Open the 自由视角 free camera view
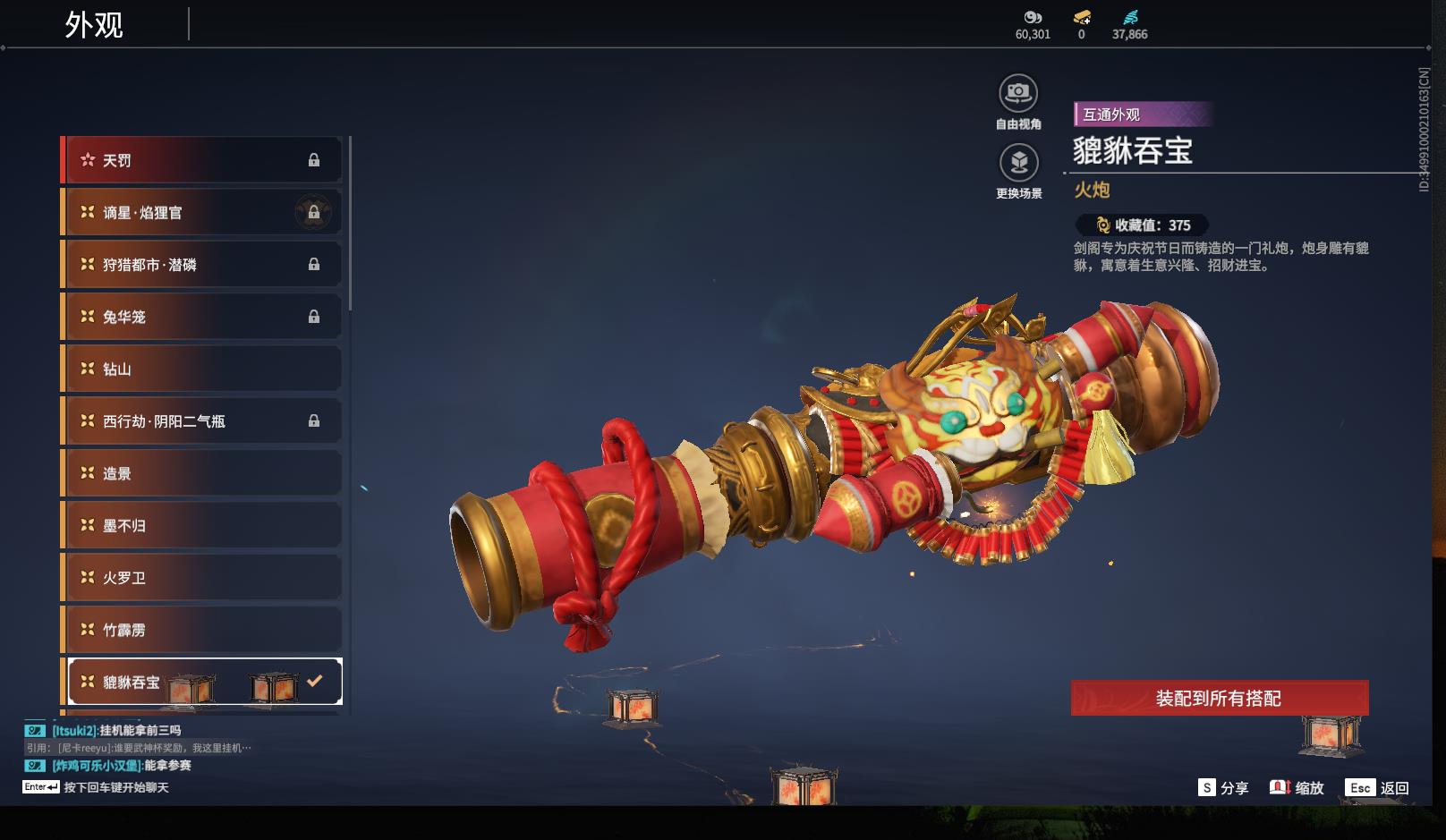The width and height of the screenshot is (1446, 840). (1018, 94)
